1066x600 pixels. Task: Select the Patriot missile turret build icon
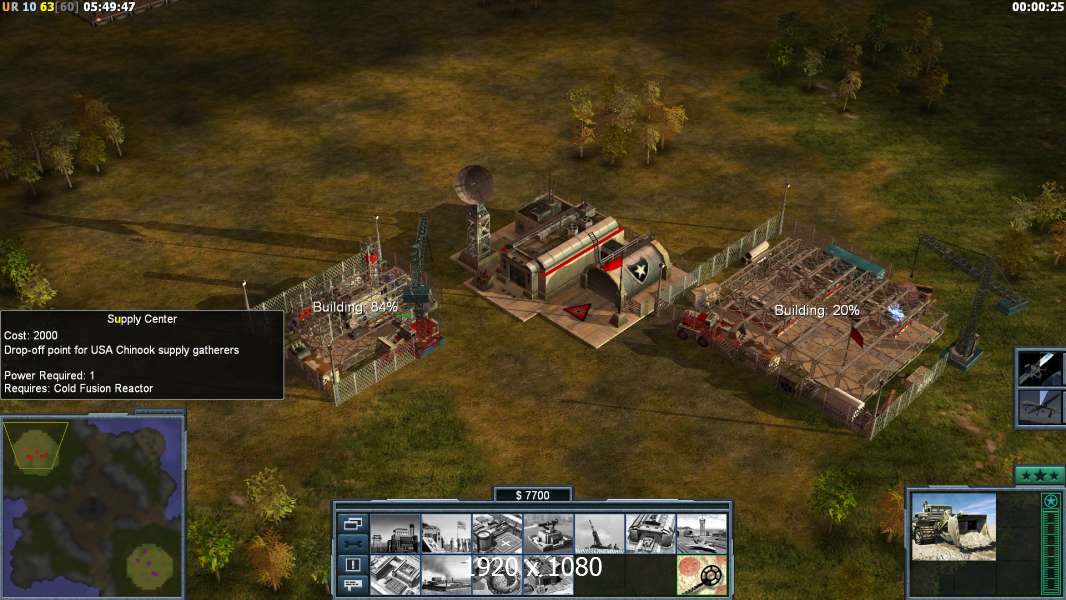(x=548, y=533)
